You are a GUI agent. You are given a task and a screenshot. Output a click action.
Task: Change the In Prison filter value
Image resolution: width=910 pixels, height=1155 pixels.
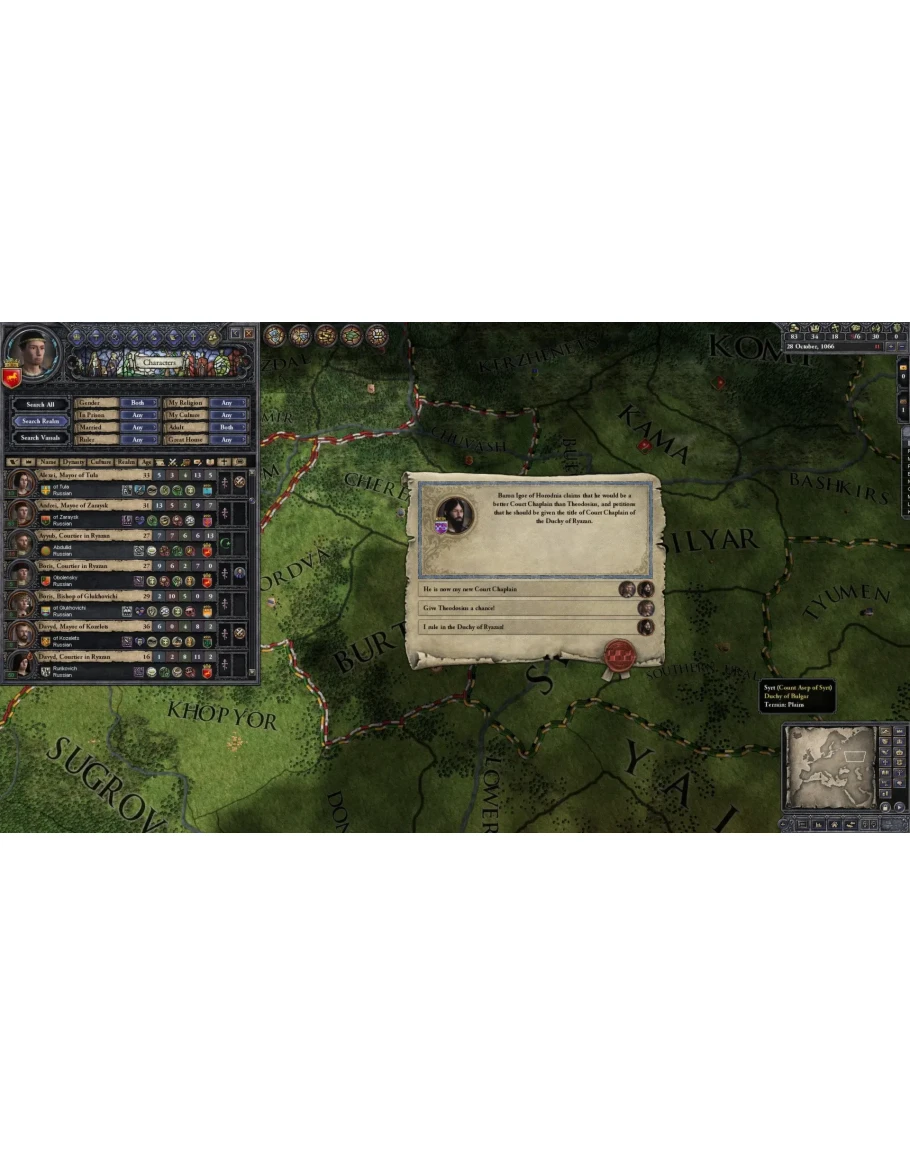click(x=138, y=415)
